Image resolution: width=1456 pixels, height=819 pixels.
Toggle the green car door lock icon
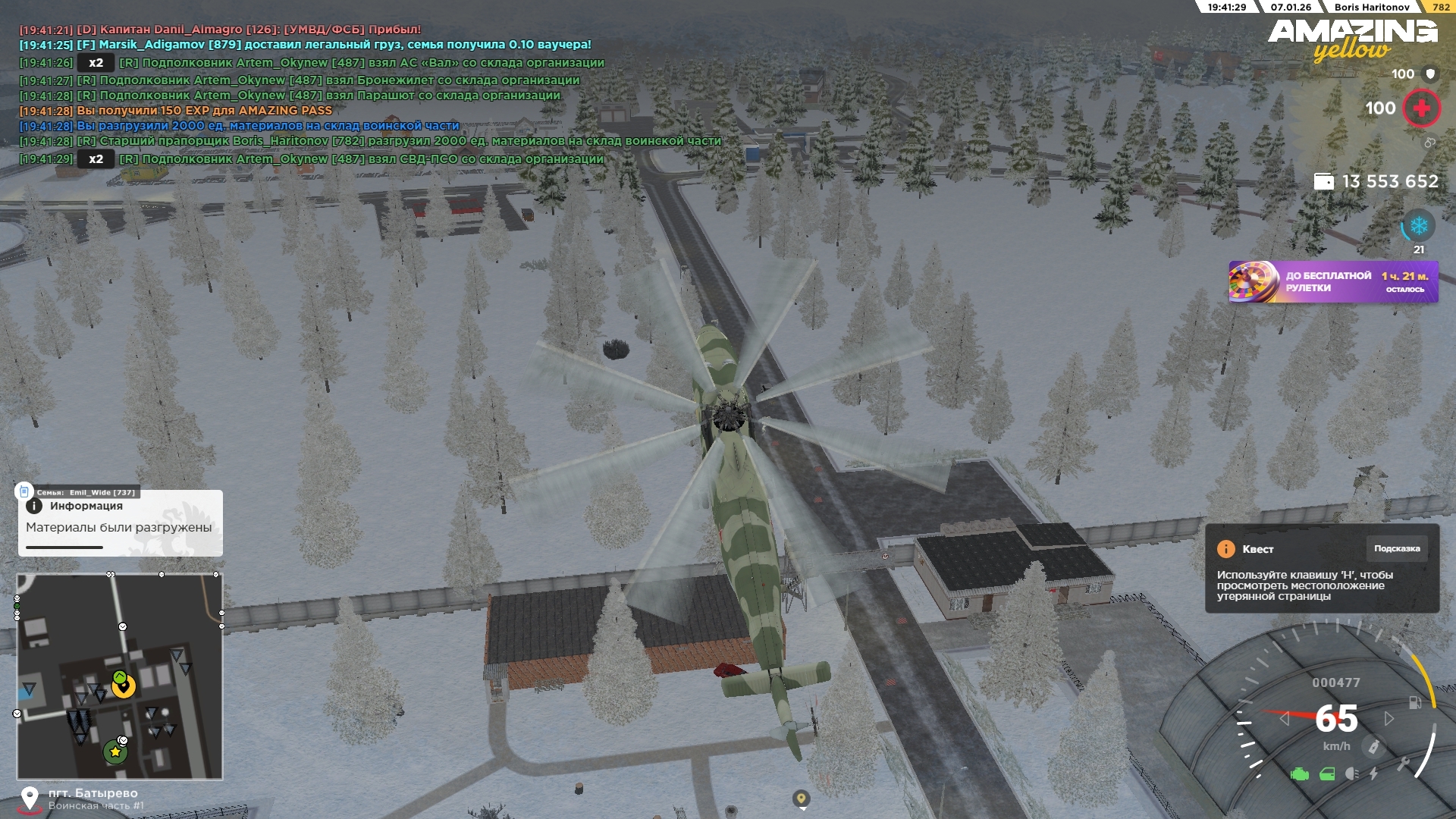pyautogui.click(x=1327, y=774)
